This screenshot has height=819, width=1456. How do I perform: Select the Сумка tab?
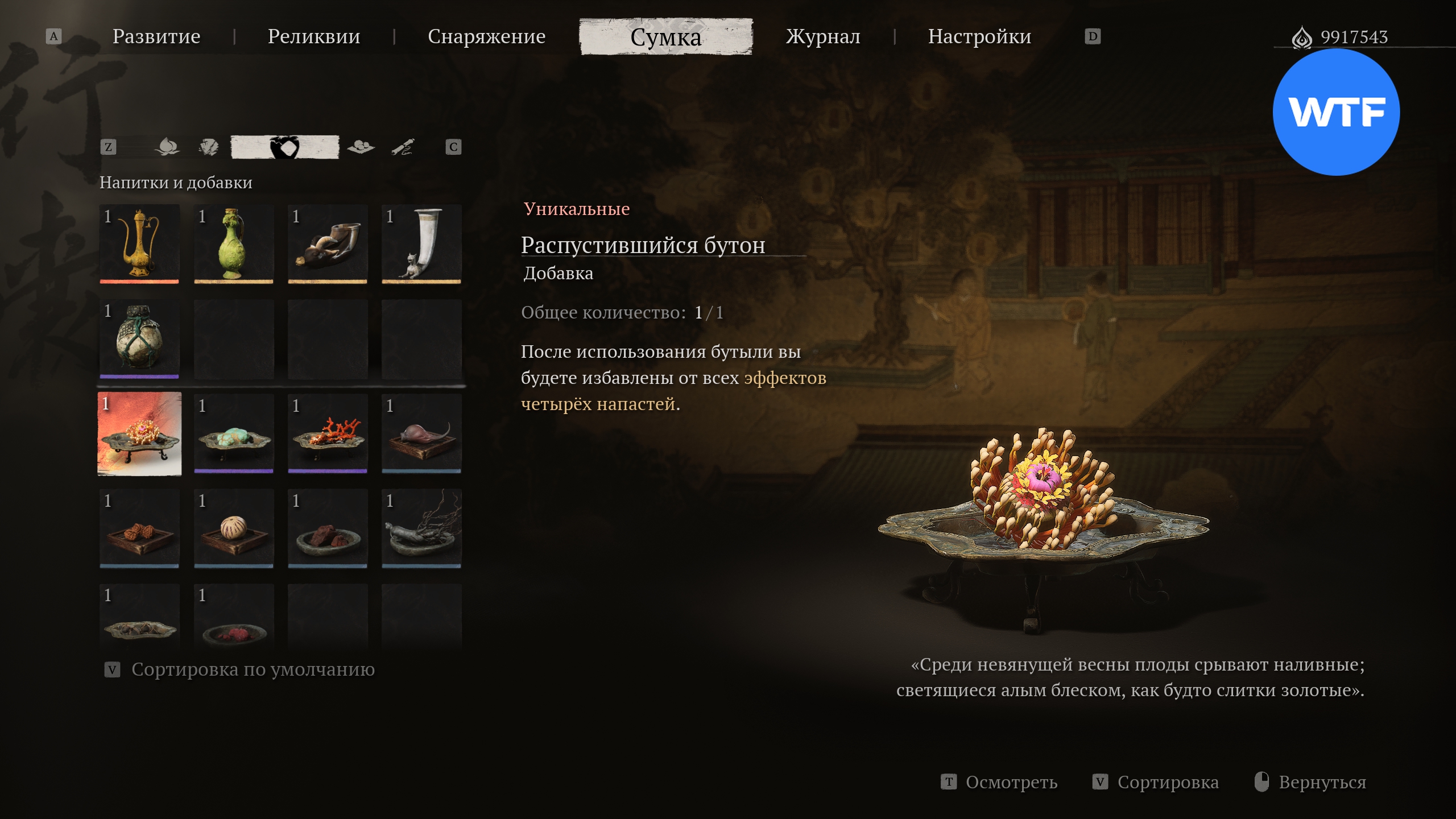666,37
